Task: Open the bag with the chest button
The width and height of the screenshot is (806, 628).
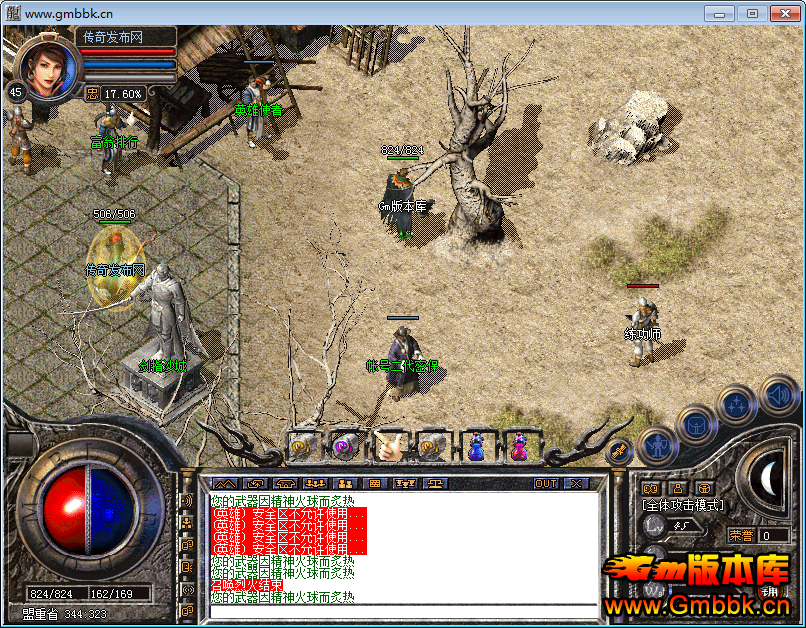Action: pos(696,422)
